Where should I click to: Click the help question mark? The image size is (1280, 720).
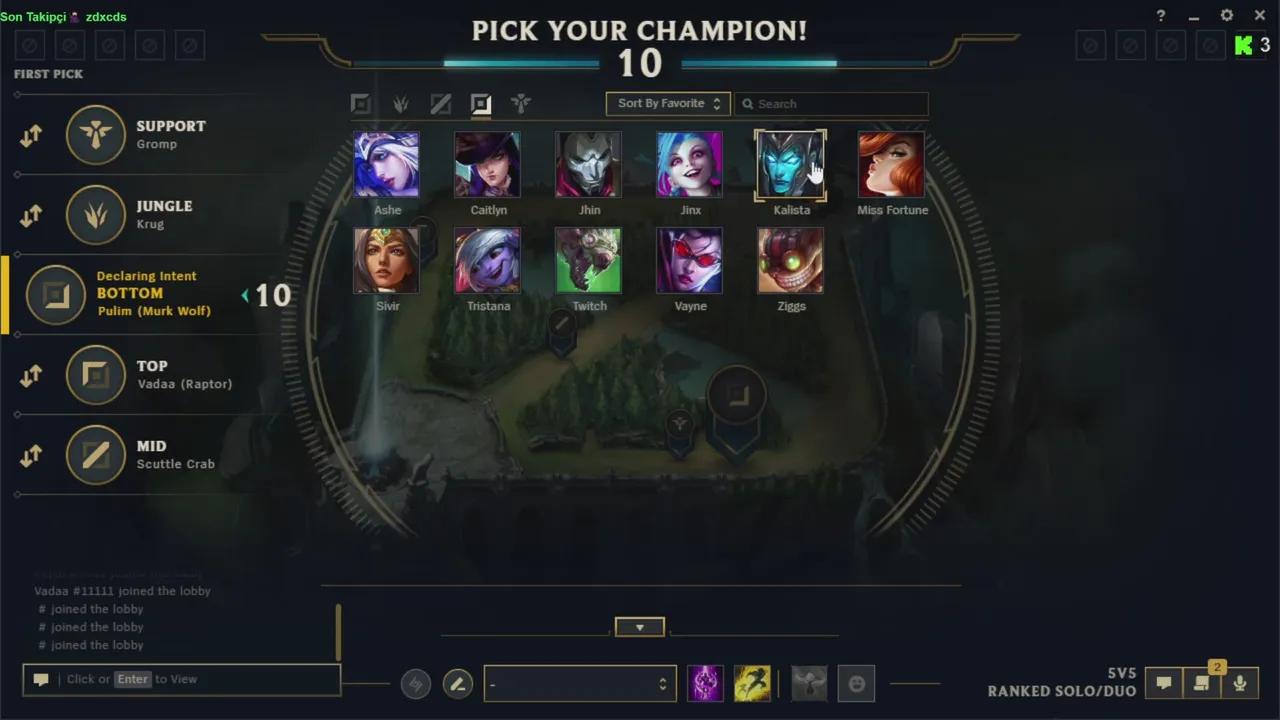click(x=1160, y=15)
